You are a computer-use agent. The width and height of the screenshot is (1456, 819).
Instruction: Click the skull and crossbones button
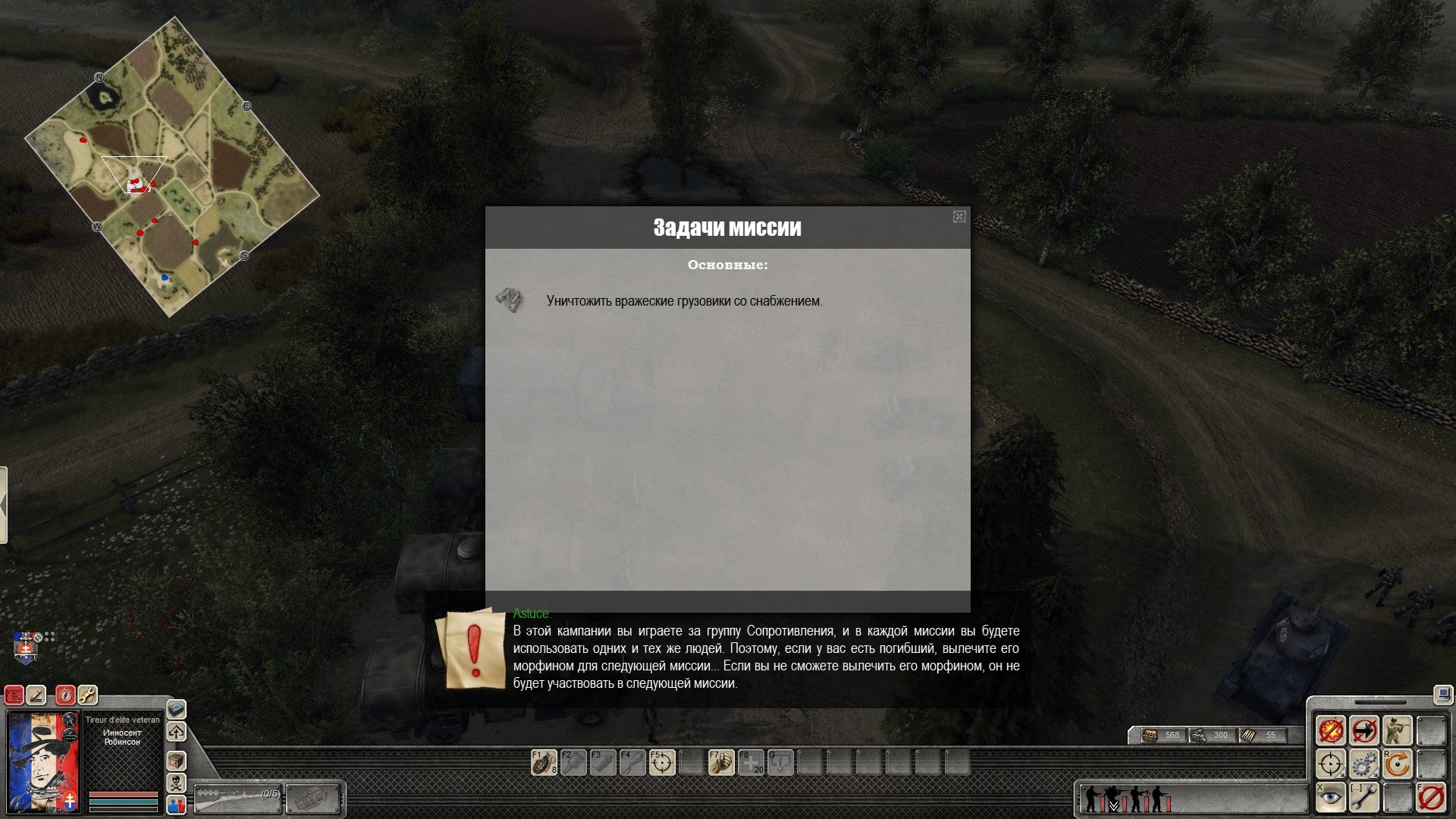[176, 783]
